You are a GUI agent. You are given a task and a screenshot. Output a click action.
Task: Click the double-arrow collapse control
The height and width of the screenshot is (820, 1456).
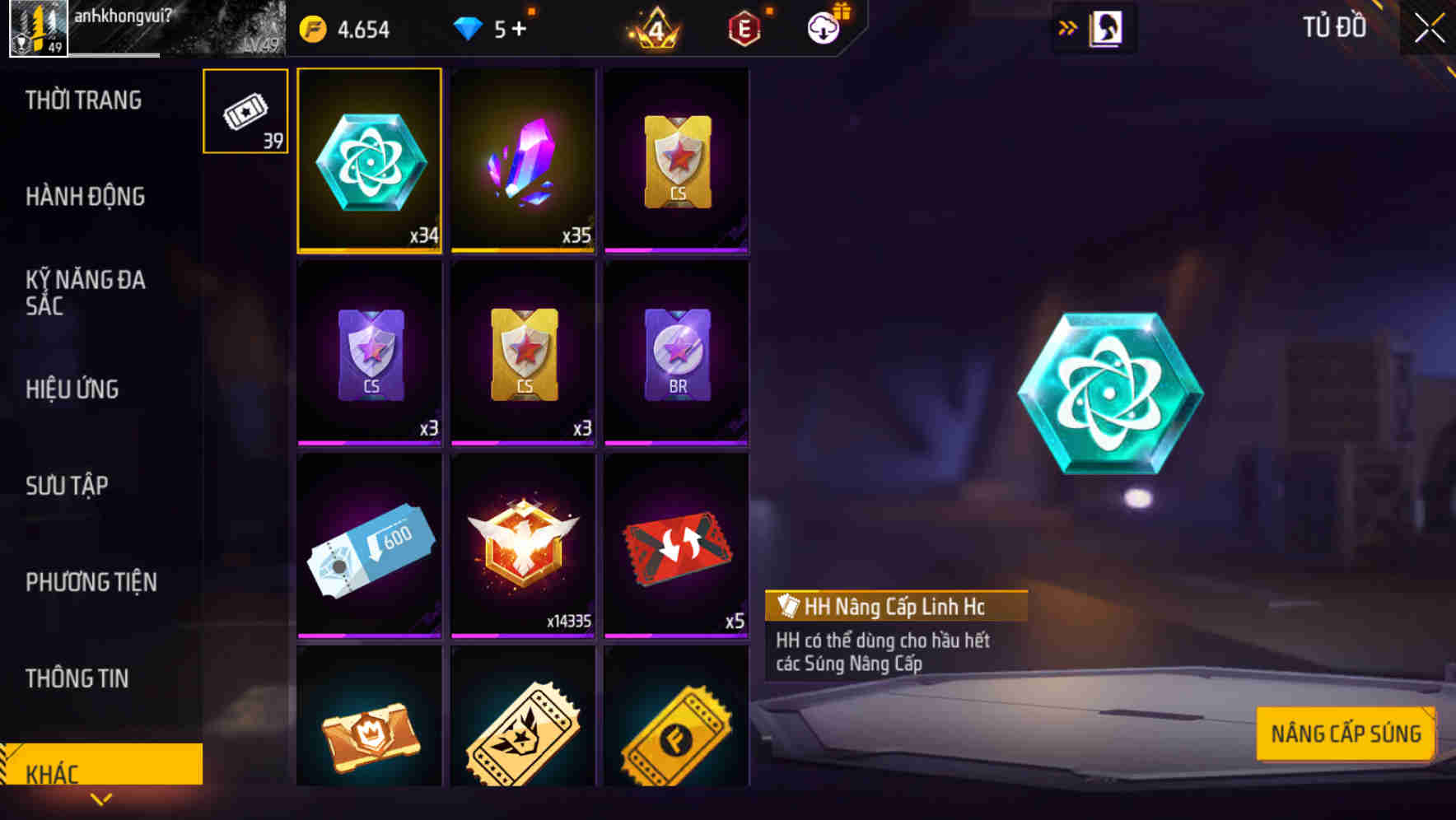(x=1068, y=26)
